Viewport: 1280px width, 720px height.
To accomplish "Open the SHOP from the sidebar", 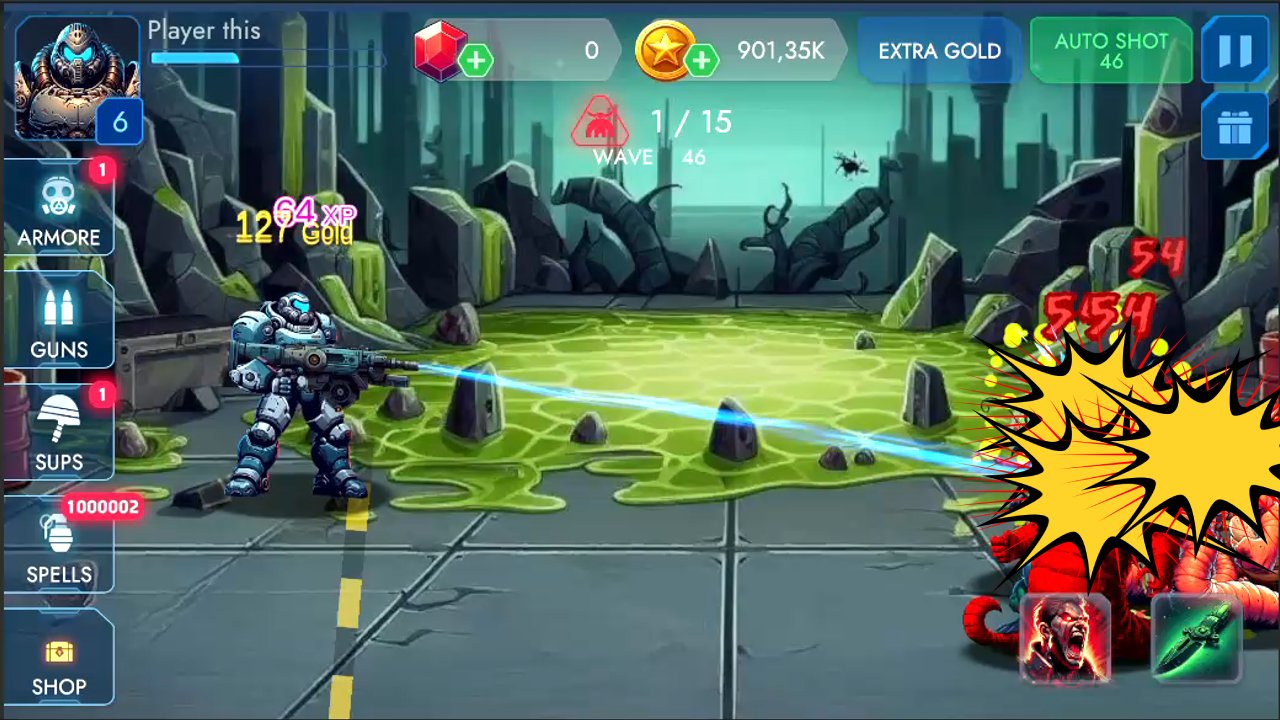I will (x=58, y=660).
